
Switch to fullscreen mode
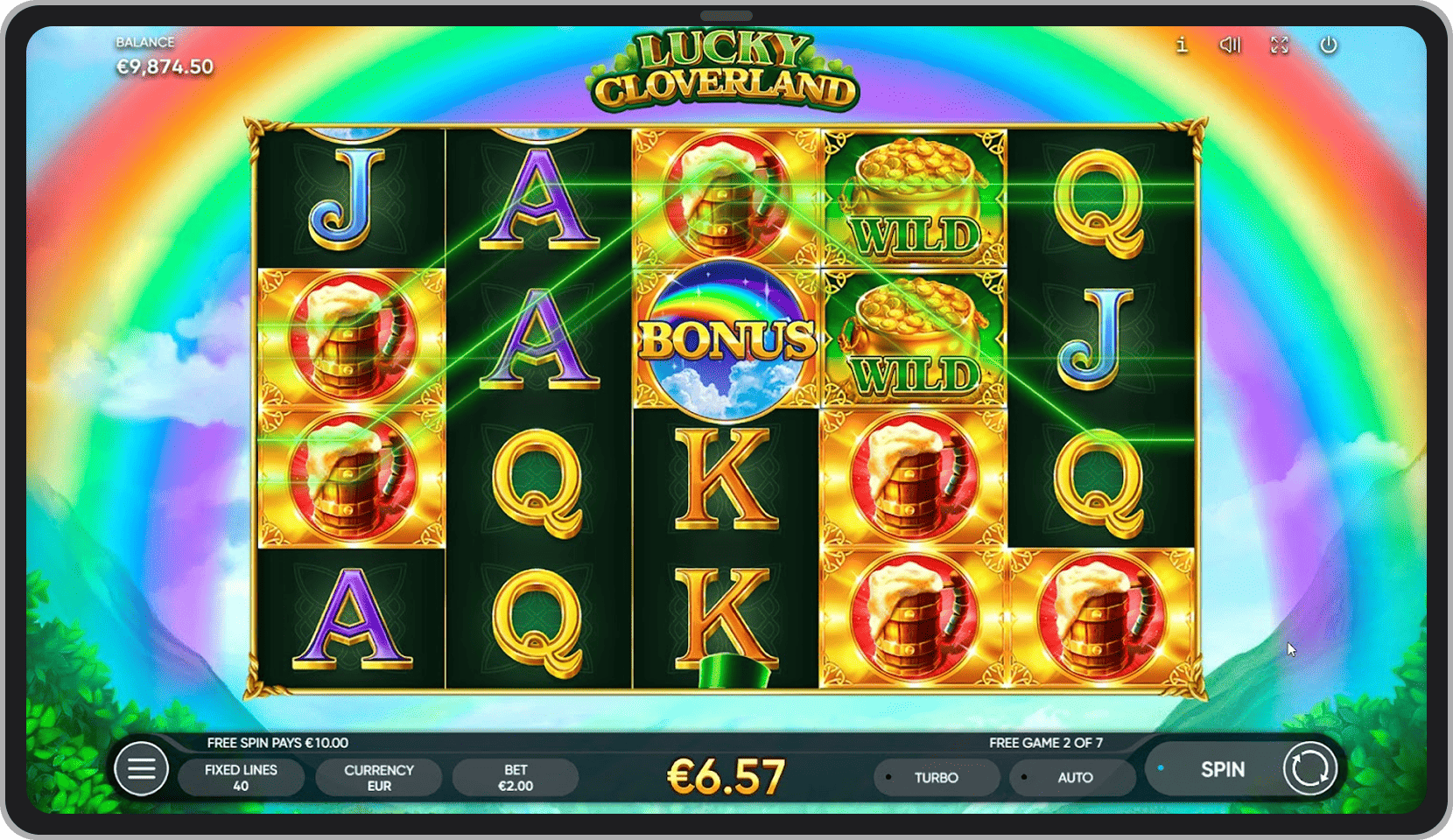[1280, 45]
